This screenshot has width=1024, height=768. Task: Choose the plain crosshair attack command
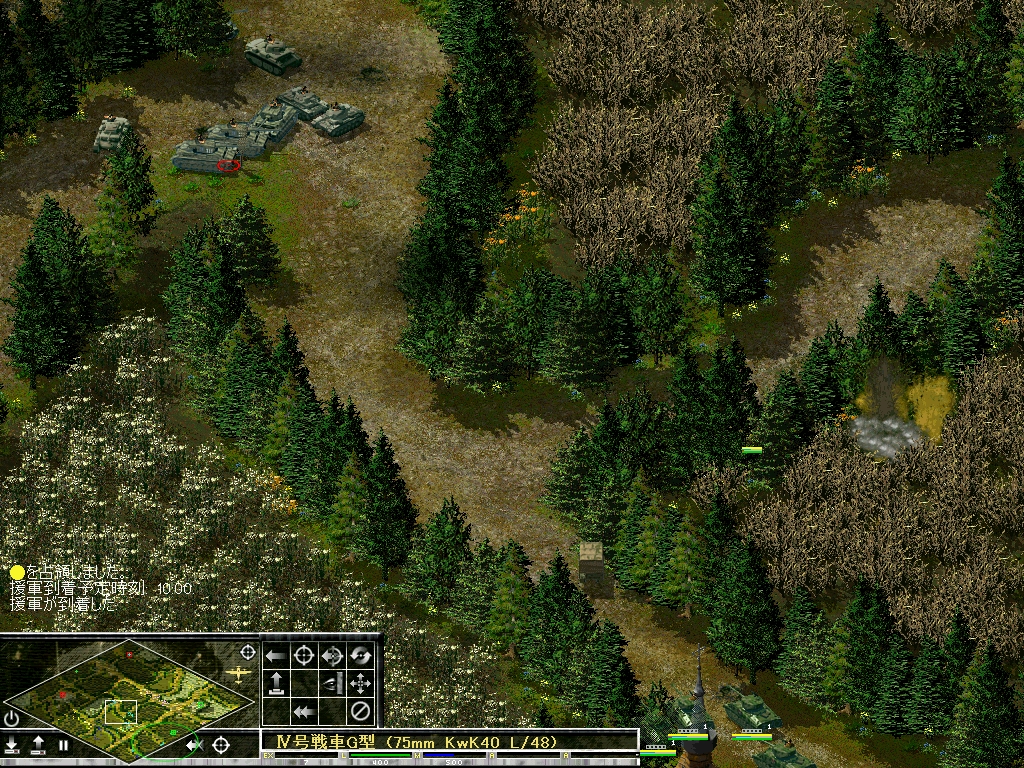(x=304, y=656)
